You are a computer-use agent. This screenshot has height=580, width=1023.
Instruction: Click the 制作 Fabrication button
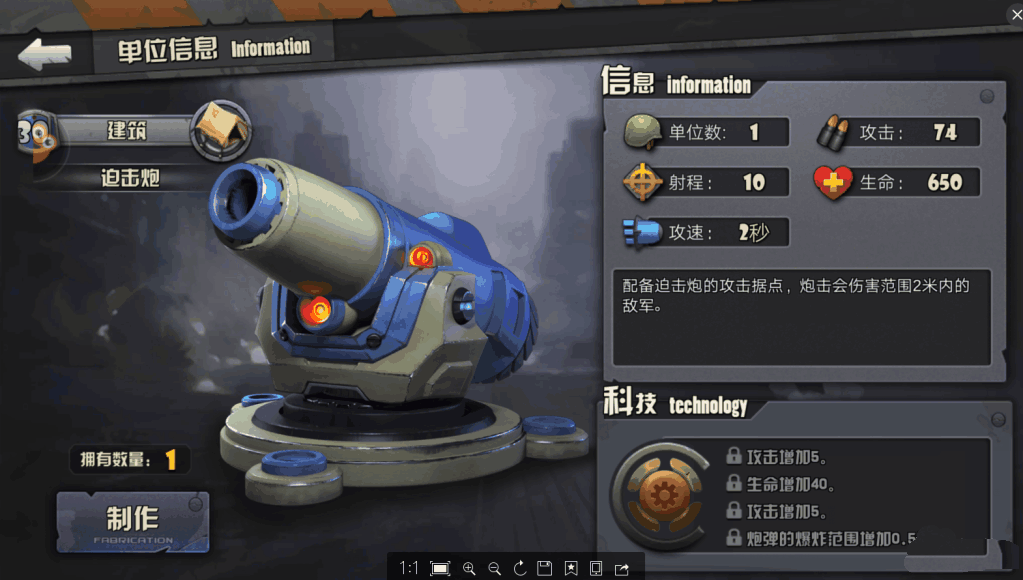133,521
